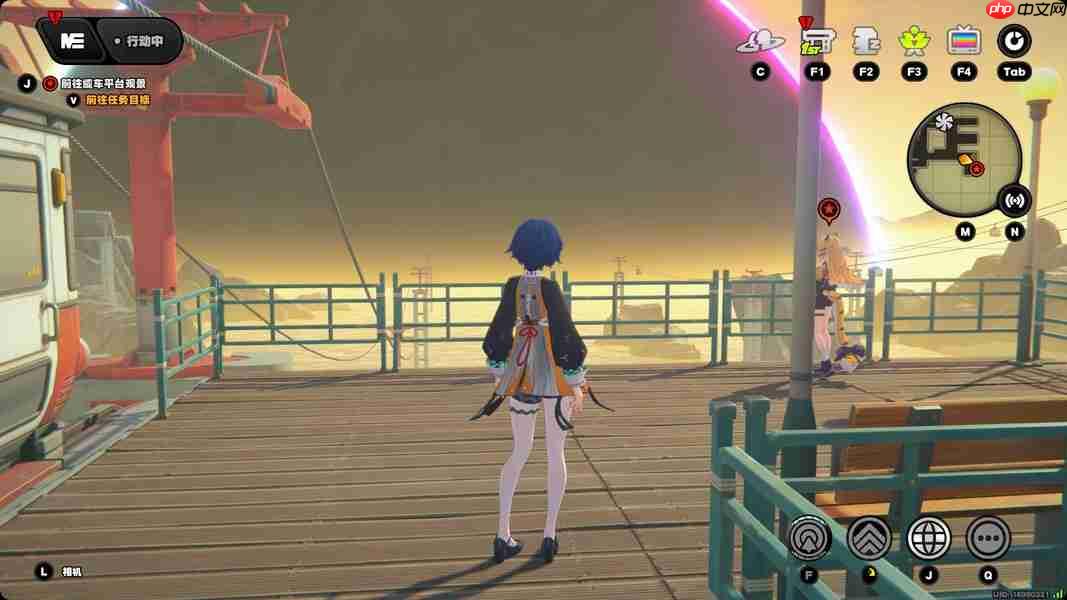
Task: Open the green winged figure icon
Action: 913,41
